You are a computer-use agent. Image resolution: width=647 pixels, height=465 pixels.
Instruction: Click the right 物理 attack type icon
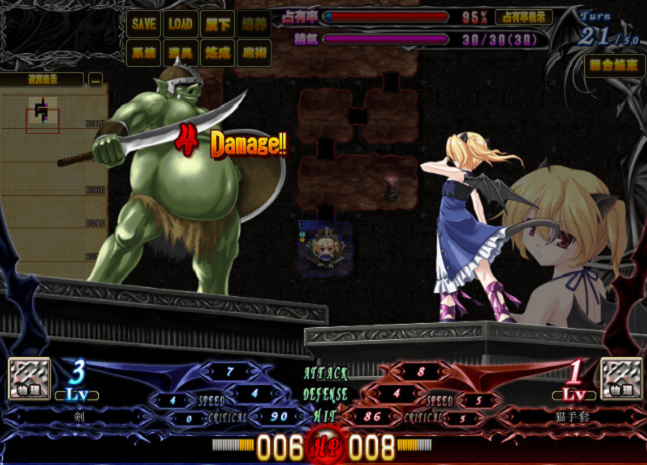pyautogui.click(x=621, y=379)
